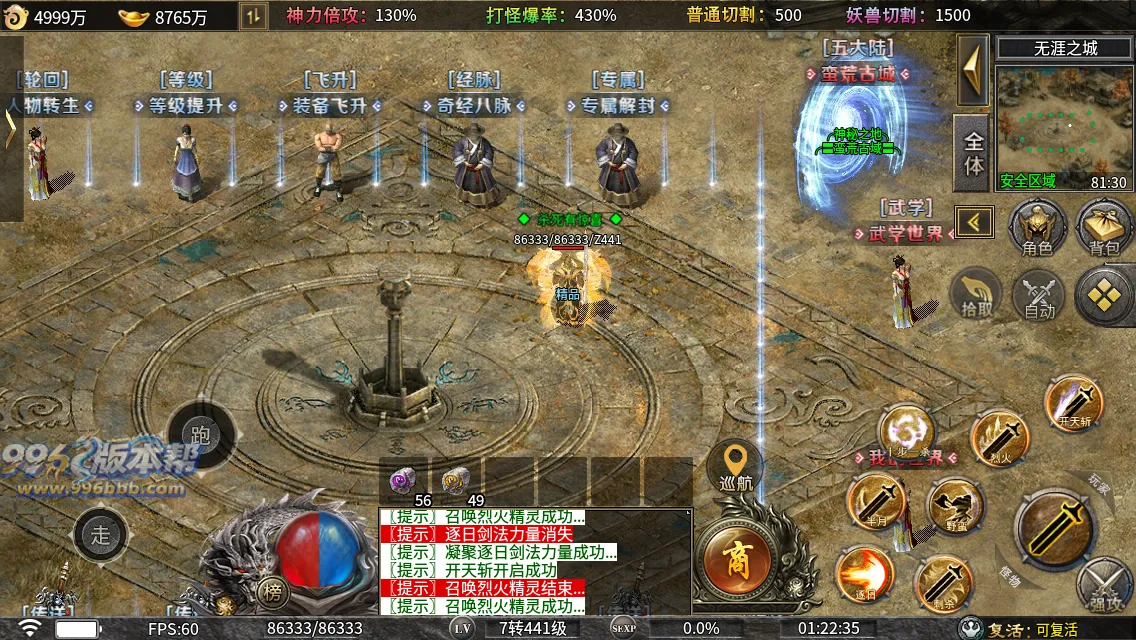Viewport: 1136px width, 640px height.
Task: Activate the 开天斩 skill
Action: [x=1073, y=403]
